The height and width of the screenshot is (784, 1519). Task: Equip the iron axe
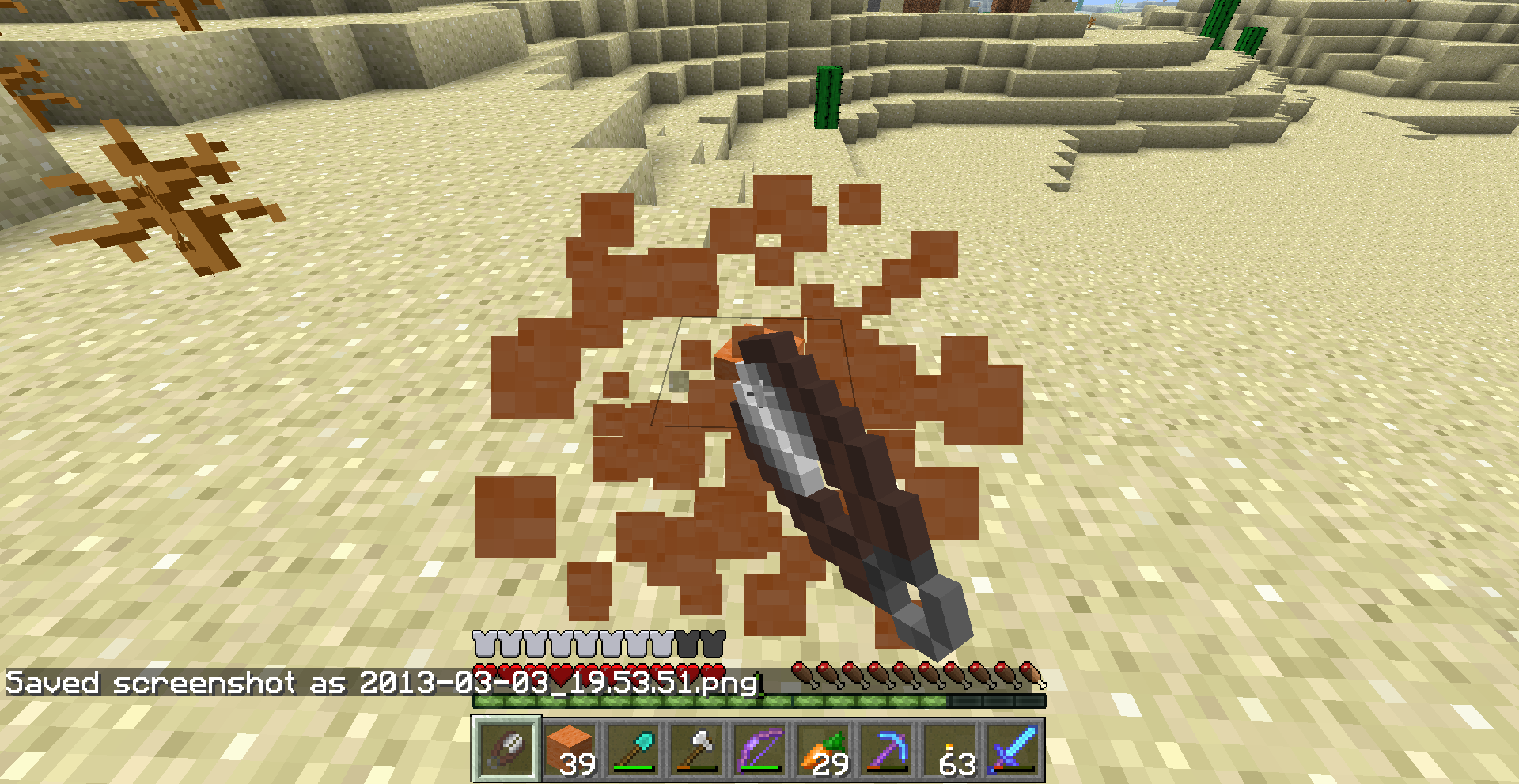coord(696,748)
